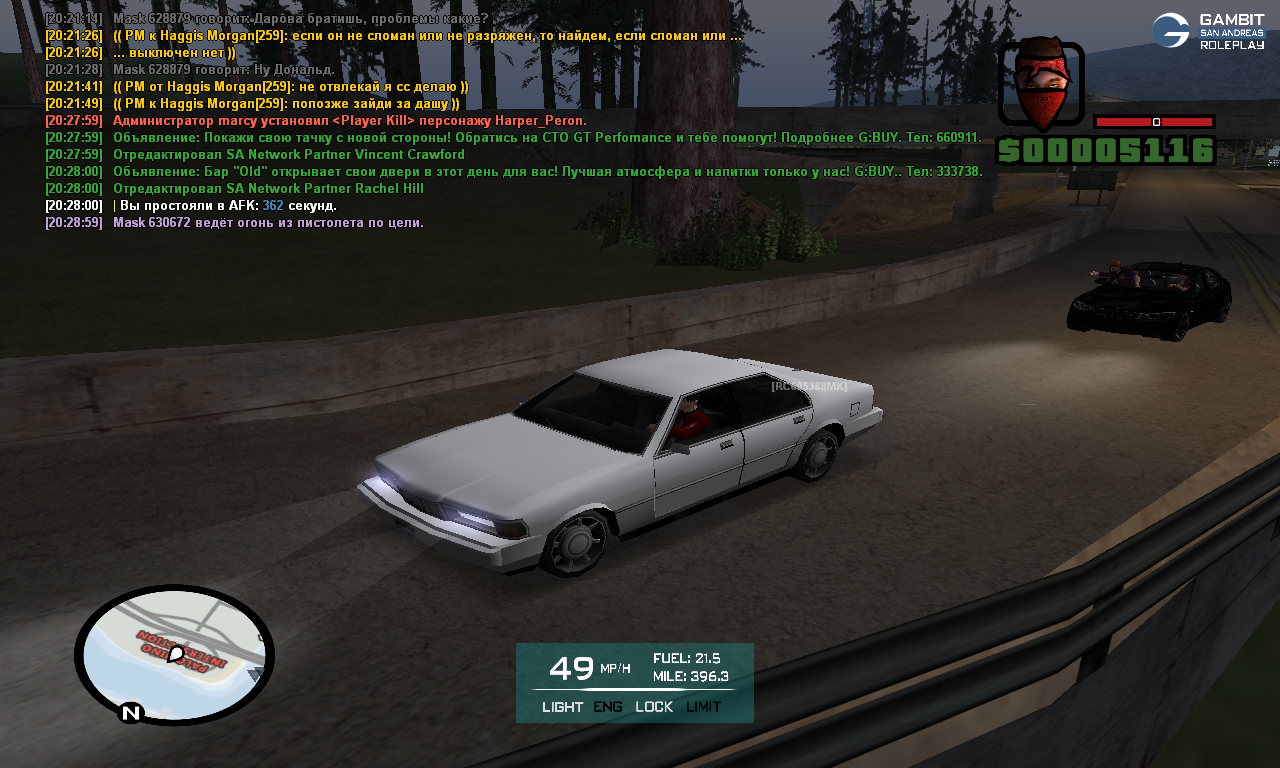Image resolution: width=1280 pixels, height=768 pixels.
Task: Select the Mask 630672 pistol fire message
Action: (x=268, y=223)
